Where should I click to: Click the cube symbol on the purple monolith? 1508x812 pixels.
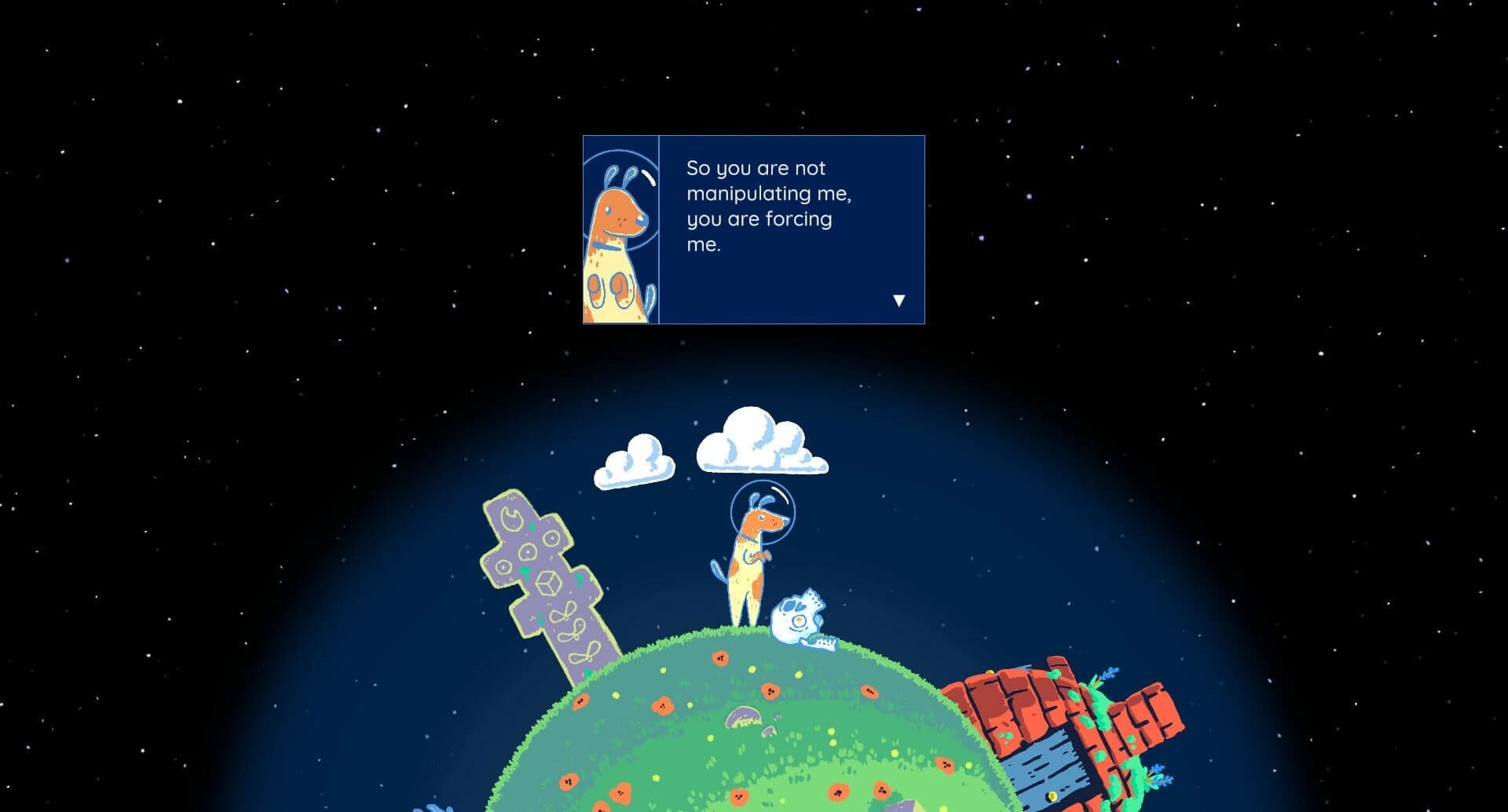[x=547, y=584]
